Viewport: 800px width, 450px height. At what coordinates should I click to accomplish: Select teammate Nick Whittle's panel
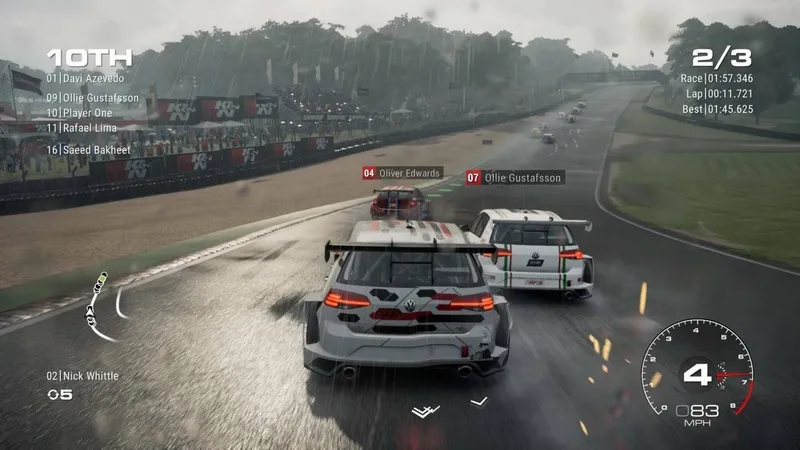[82, 376]
